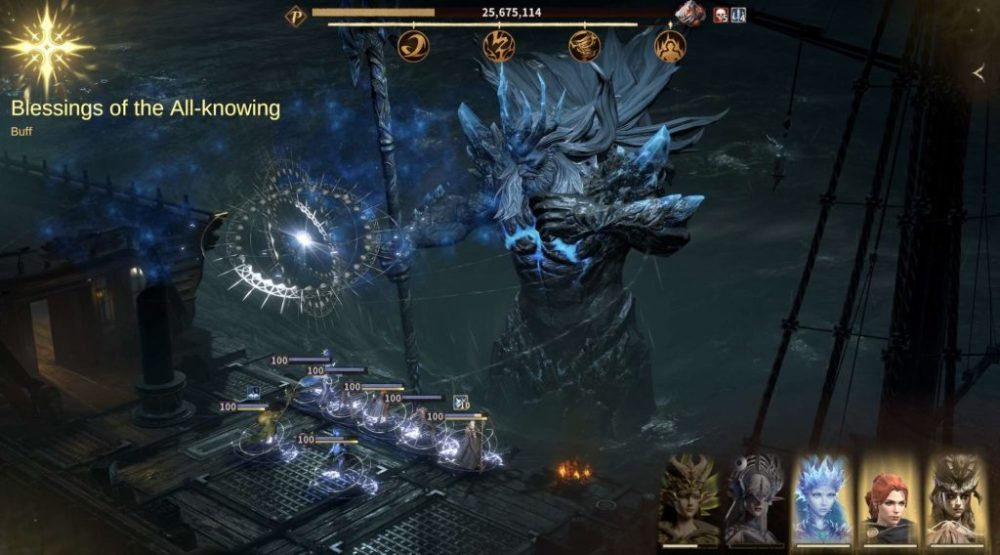Choose the blue ice-crystal hero portrait
Screen dimensions: 1000x555
point(822,498)
